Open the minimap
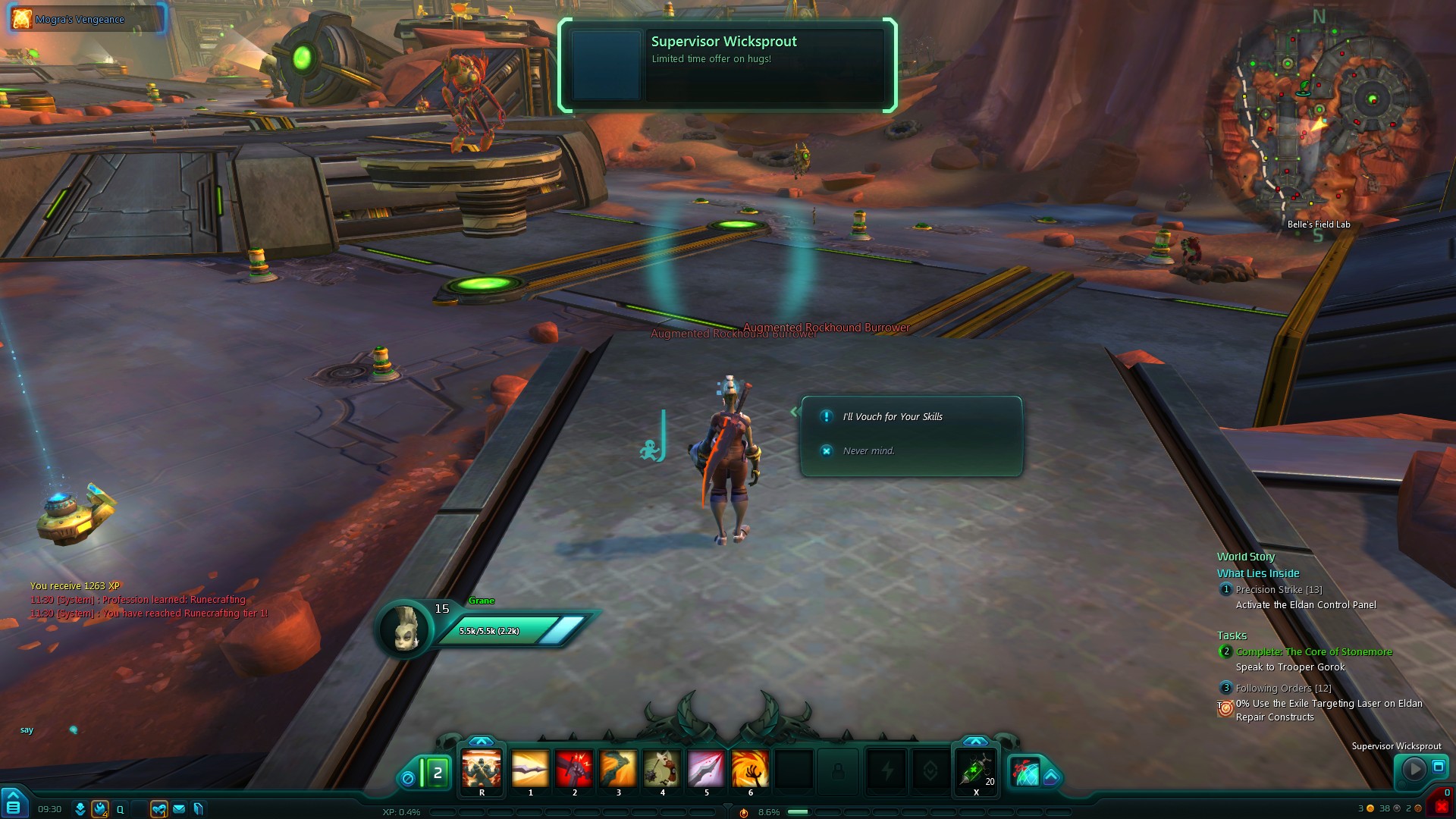 tap(1318, 121)
